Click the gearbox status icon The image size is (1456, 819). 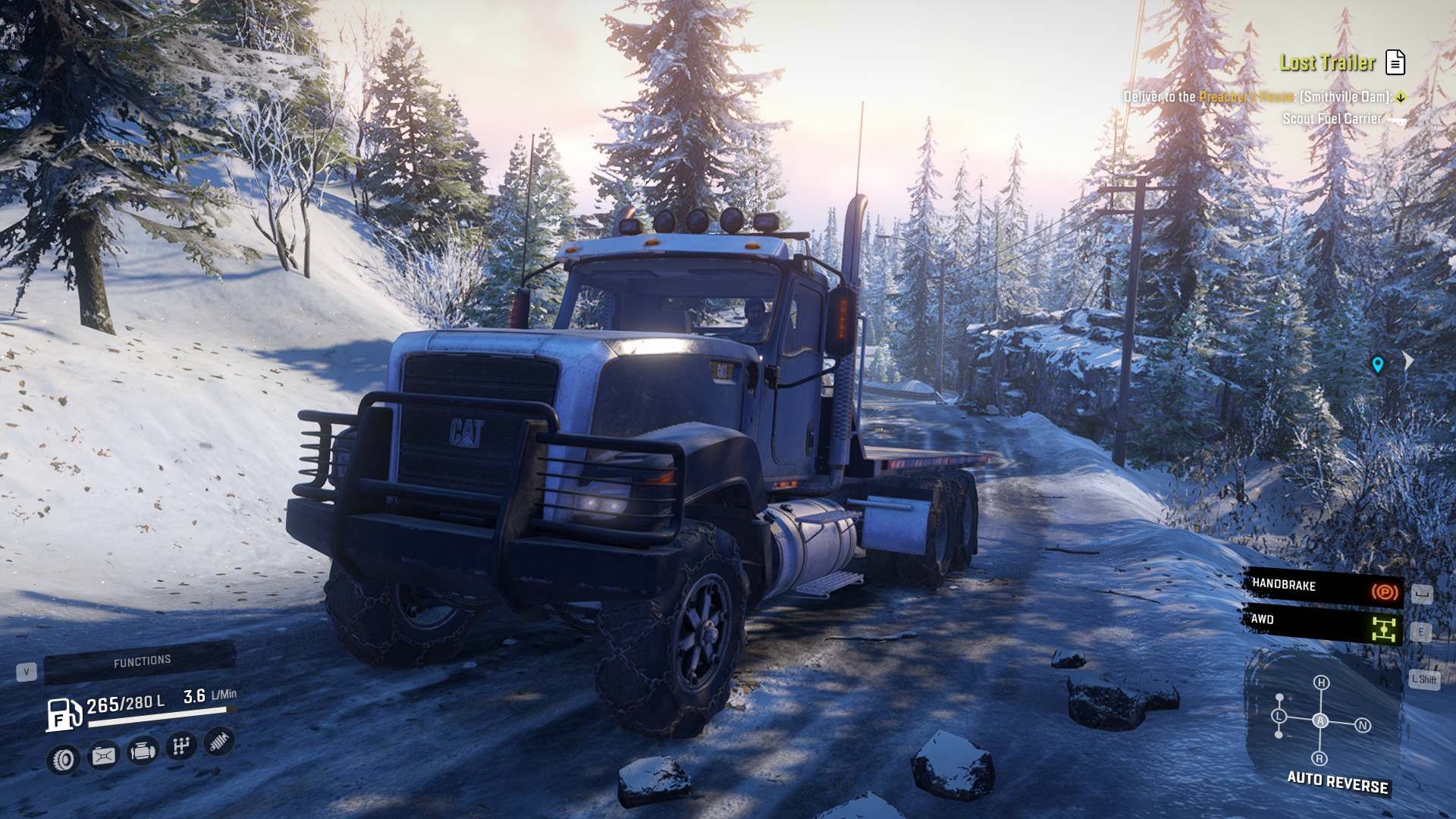point(180,746)
